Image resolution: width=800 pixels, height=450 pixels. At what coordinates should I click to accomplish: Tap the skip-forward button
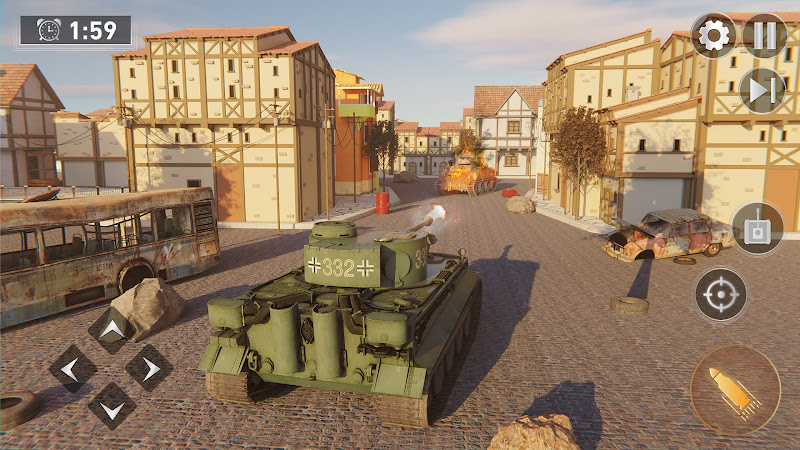762,90
